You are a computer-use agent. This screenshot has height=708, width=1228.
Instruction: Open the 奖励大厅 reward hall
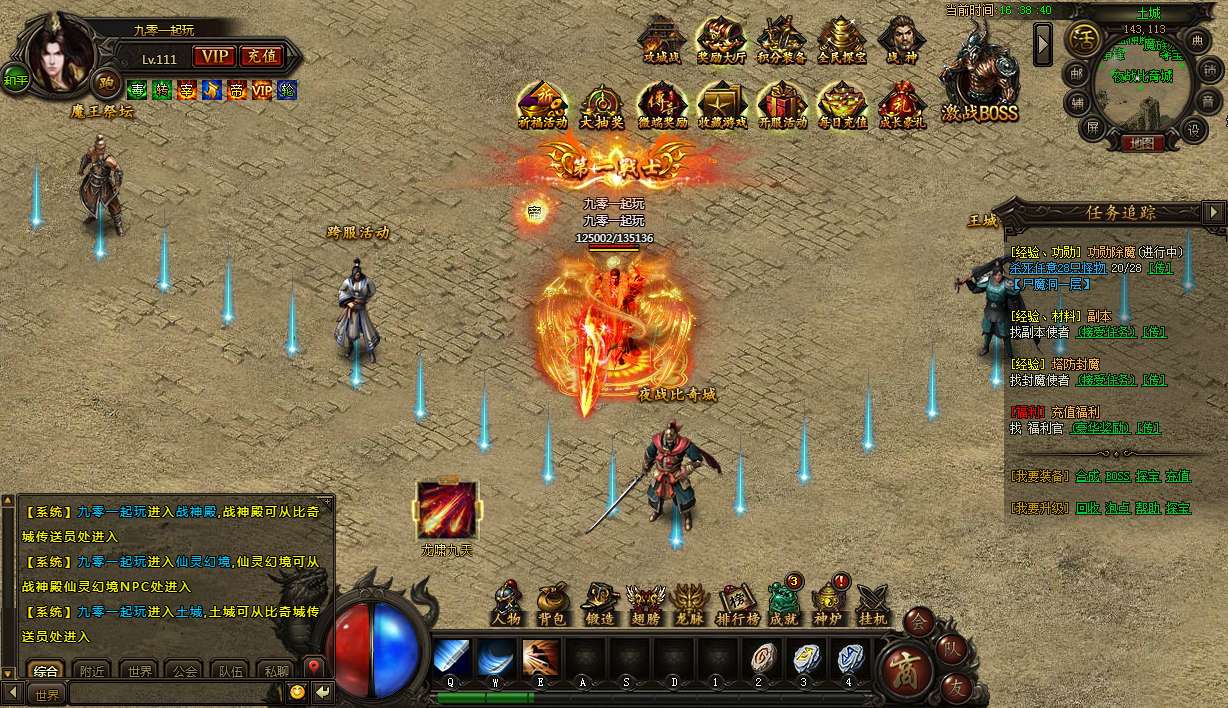tap(720, 40)
